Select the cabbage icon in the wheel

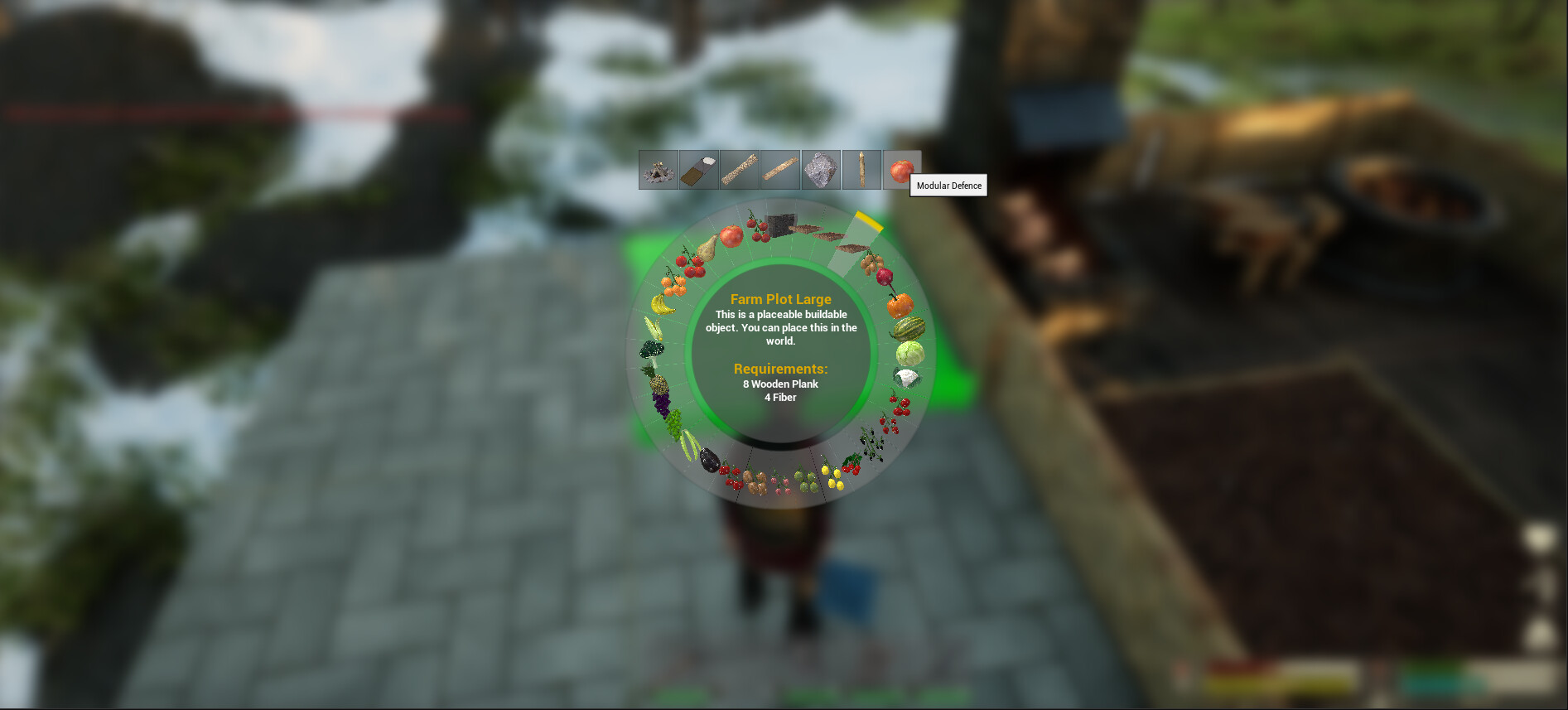coord(910,355)
